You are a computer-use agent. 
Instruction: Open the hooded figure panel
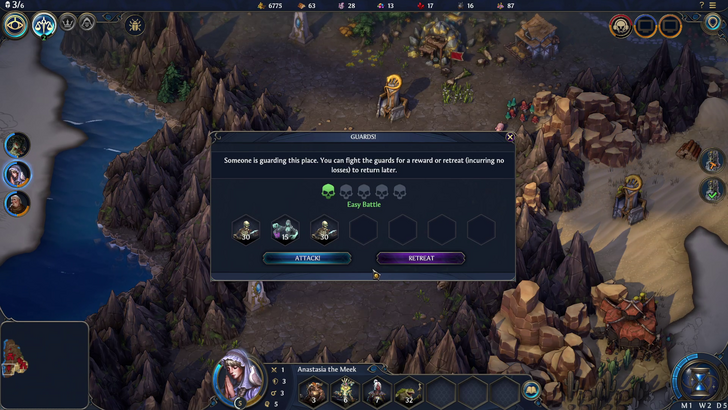click(87, 21)
